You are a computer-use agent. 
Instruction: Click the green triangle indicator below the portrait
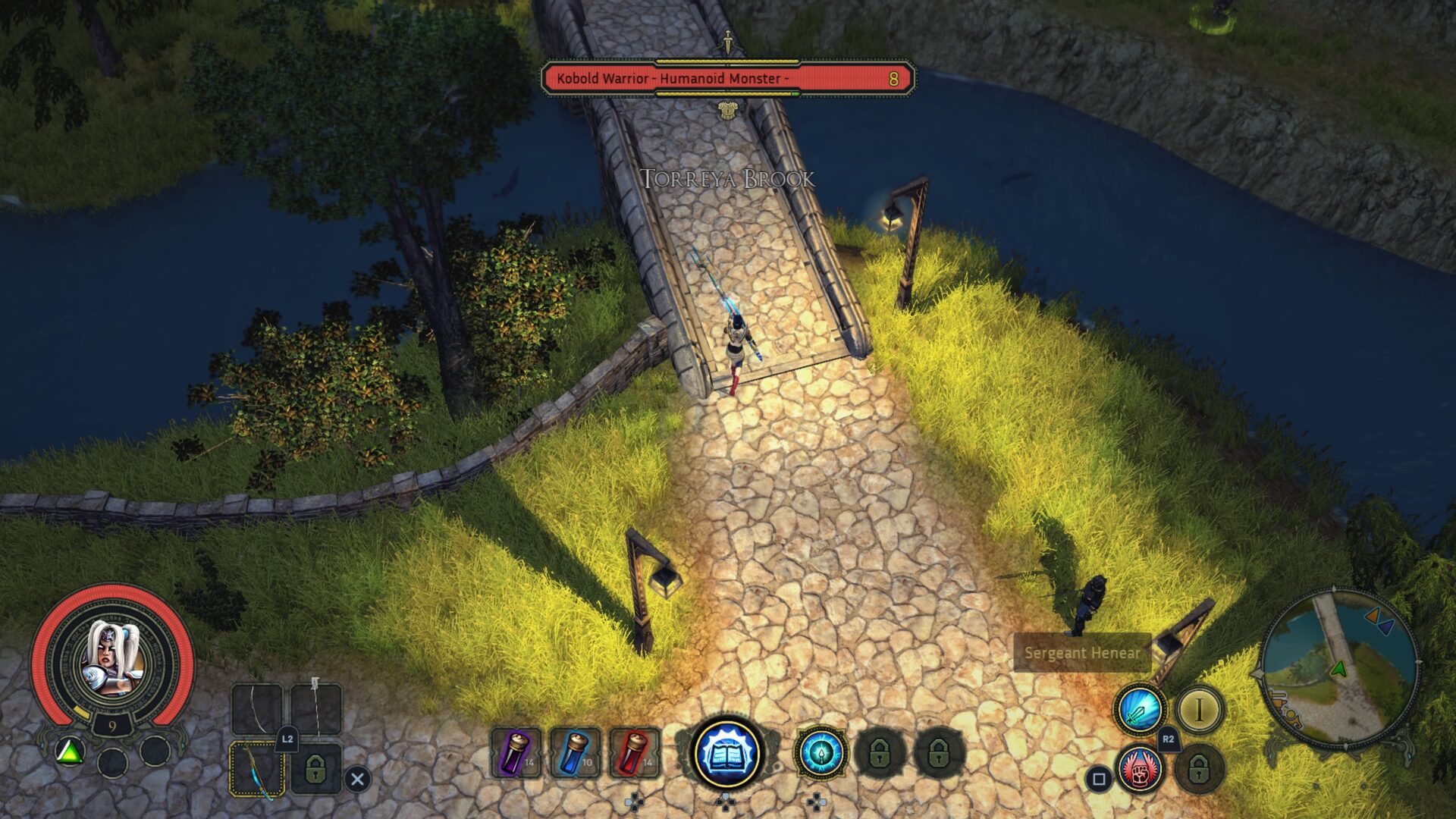pyautogui.click(x=70, y=752)
